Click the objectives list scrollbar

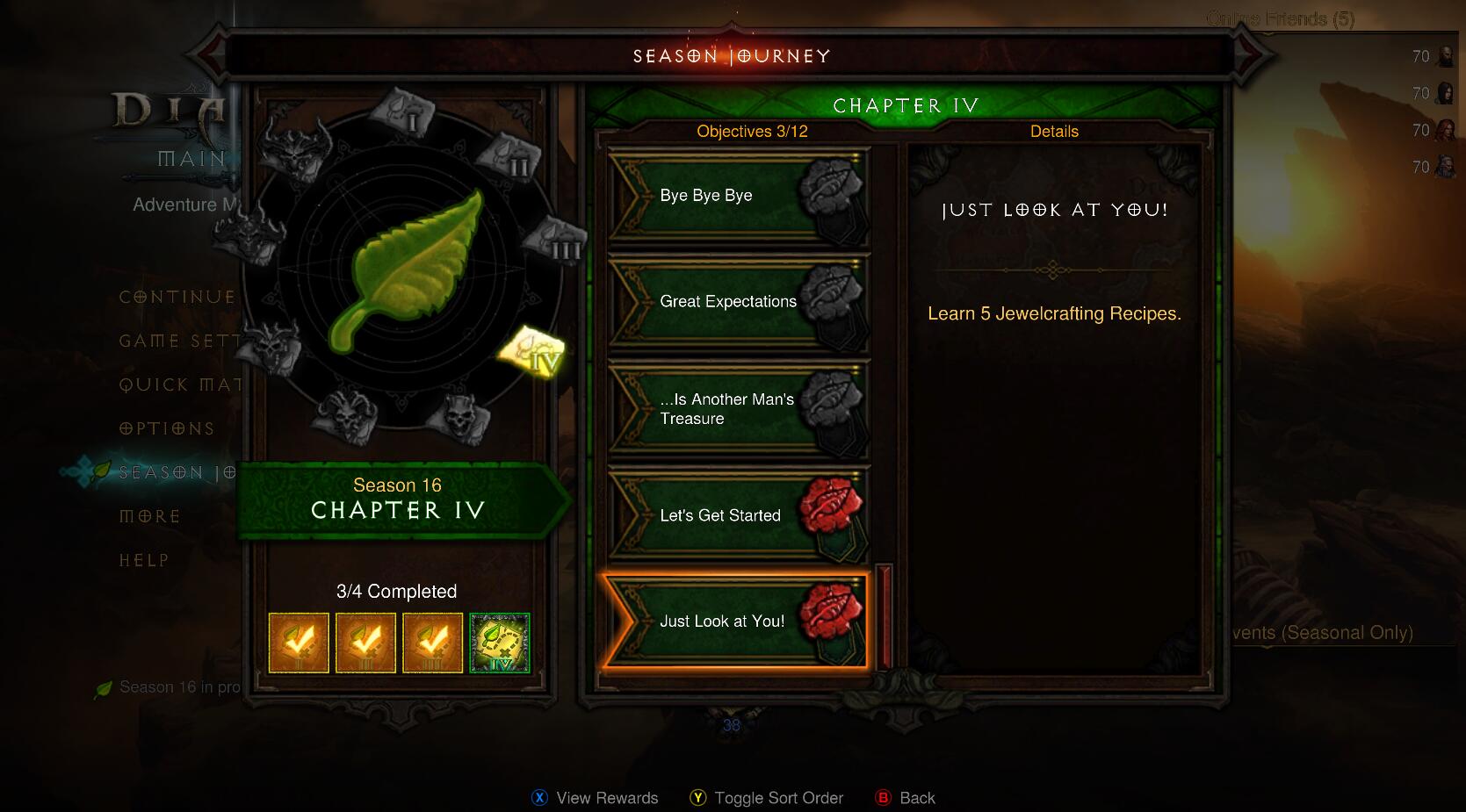[x=884, y=615]
